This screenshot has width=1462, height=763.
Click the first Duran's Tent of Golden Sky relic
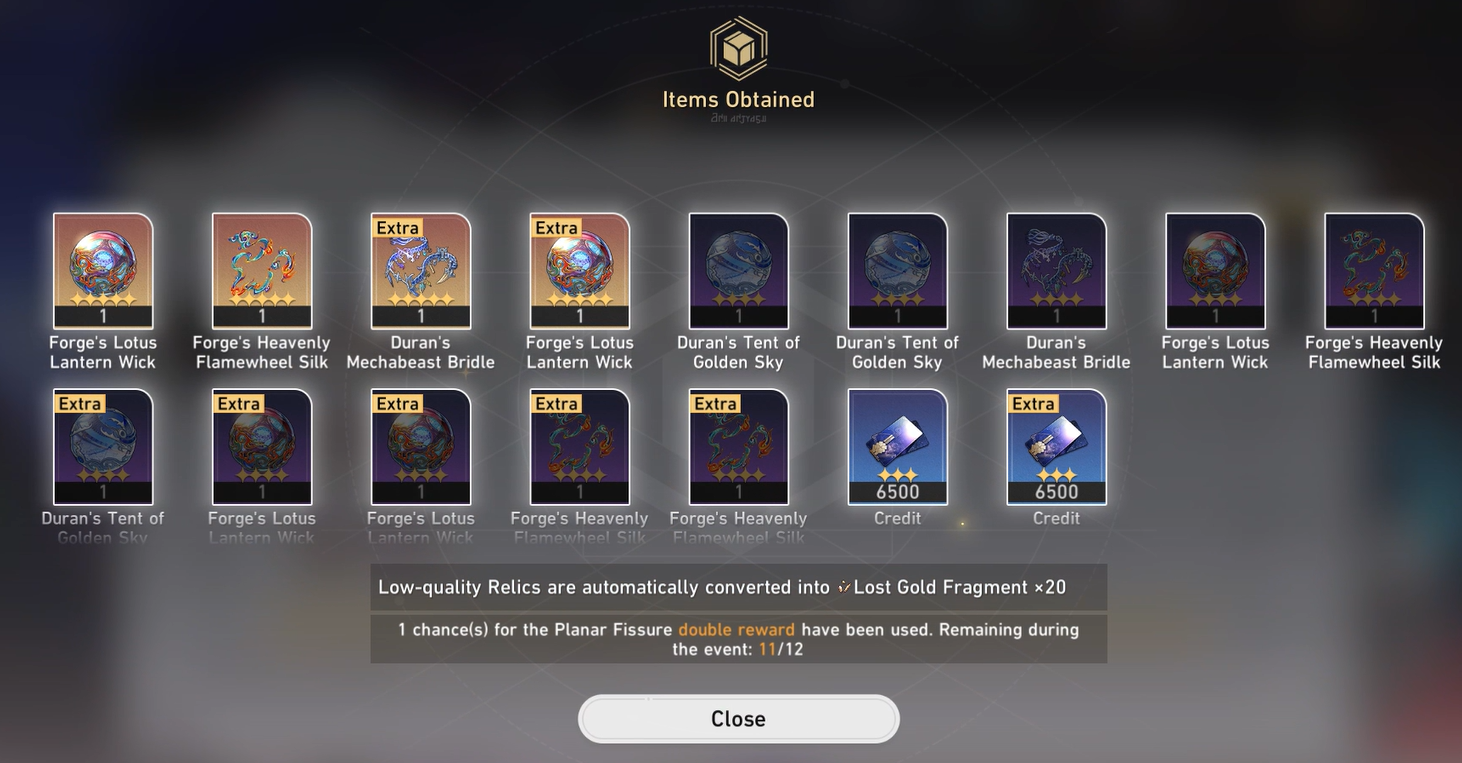[x=738, y=268]
